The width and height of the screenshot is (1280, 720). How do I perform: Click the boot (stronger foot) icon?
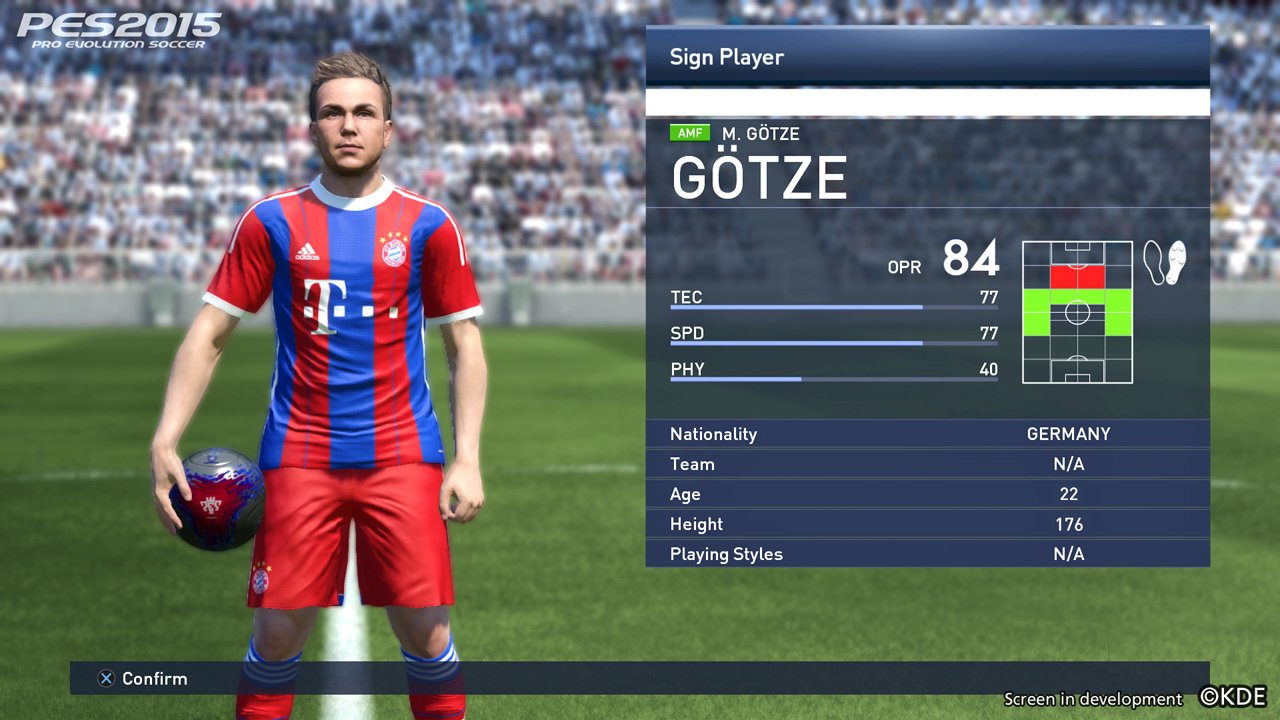click(x=1176, y=261)
